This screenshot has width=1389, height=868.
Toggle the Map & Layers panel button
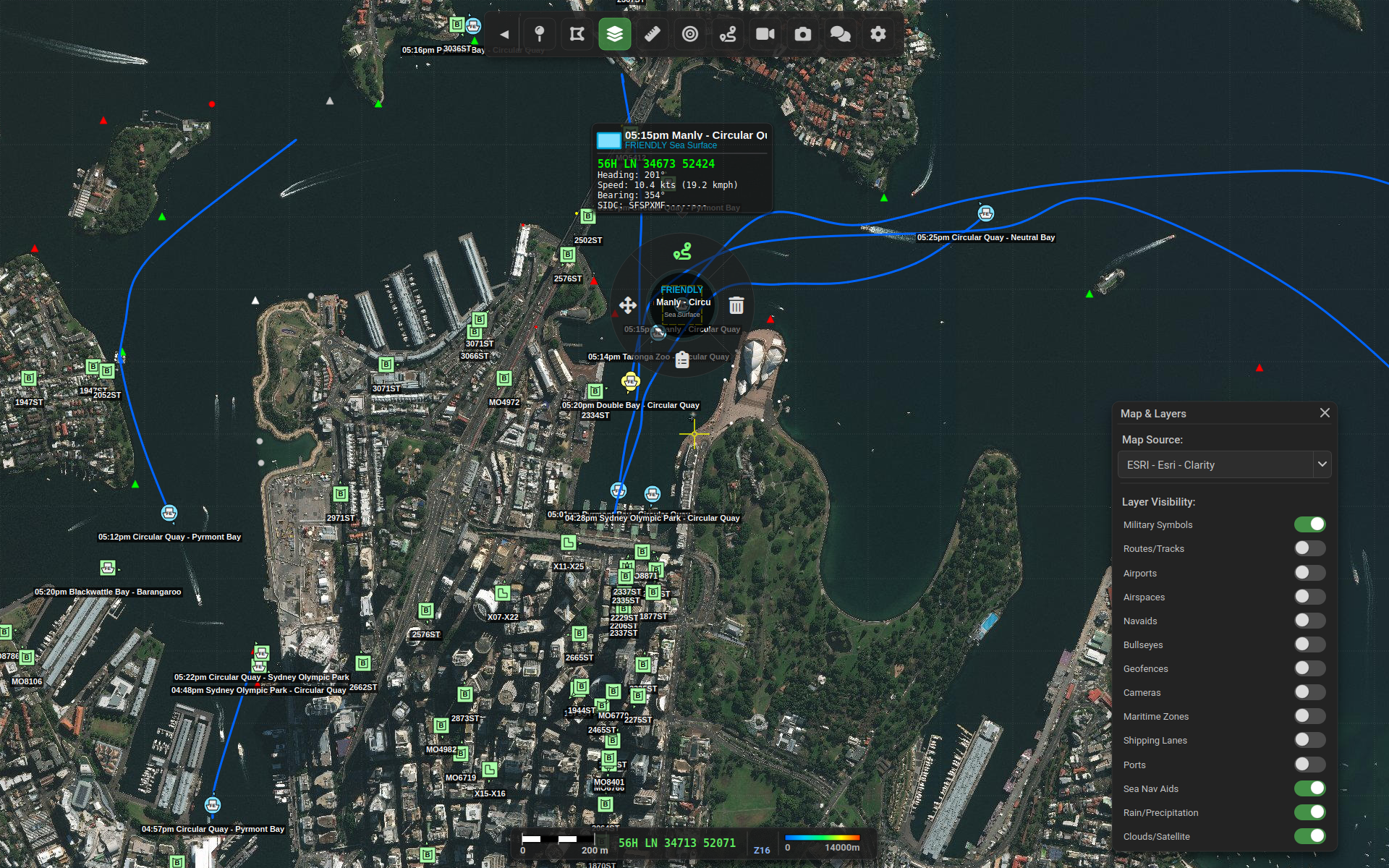tap(614, 34)
